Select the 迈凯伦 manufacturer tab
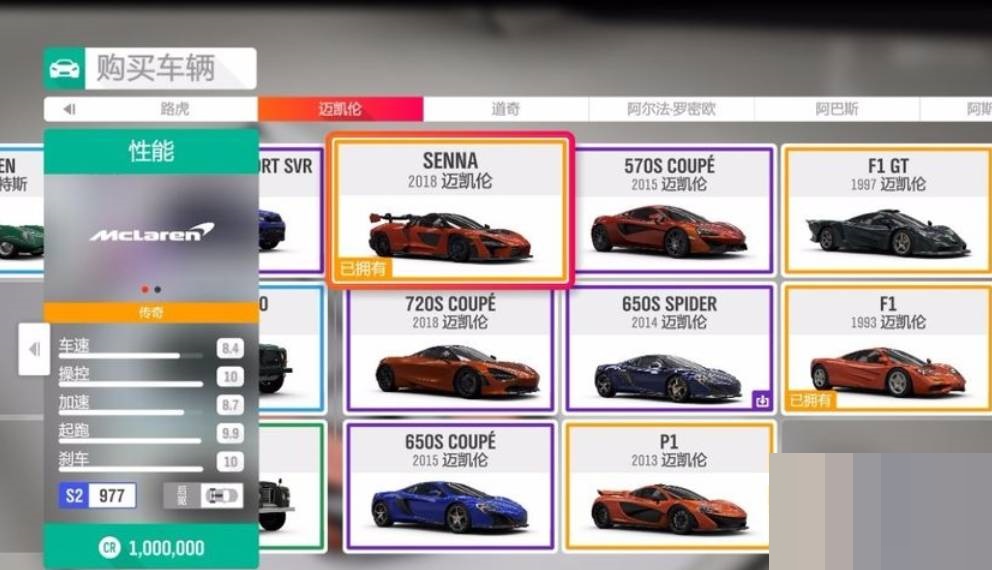Image resolution: width=992 pixels, height=570 pixels. click(340, 109)
